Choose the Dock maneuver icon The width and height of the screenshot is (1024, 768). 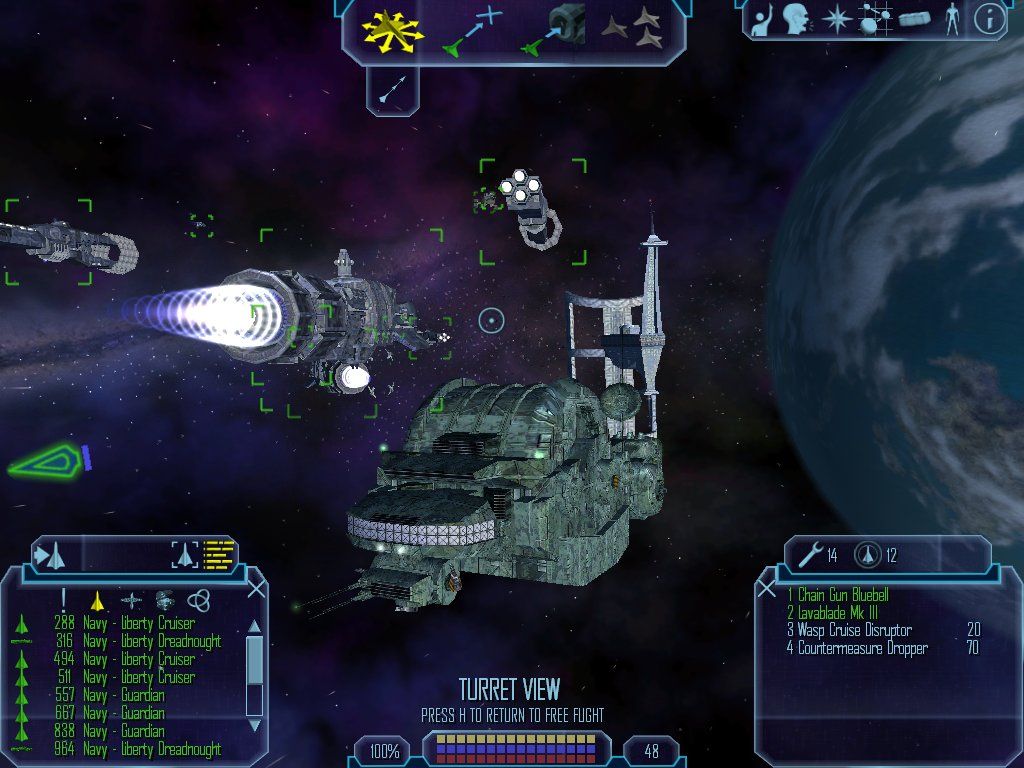coord(554,30)
